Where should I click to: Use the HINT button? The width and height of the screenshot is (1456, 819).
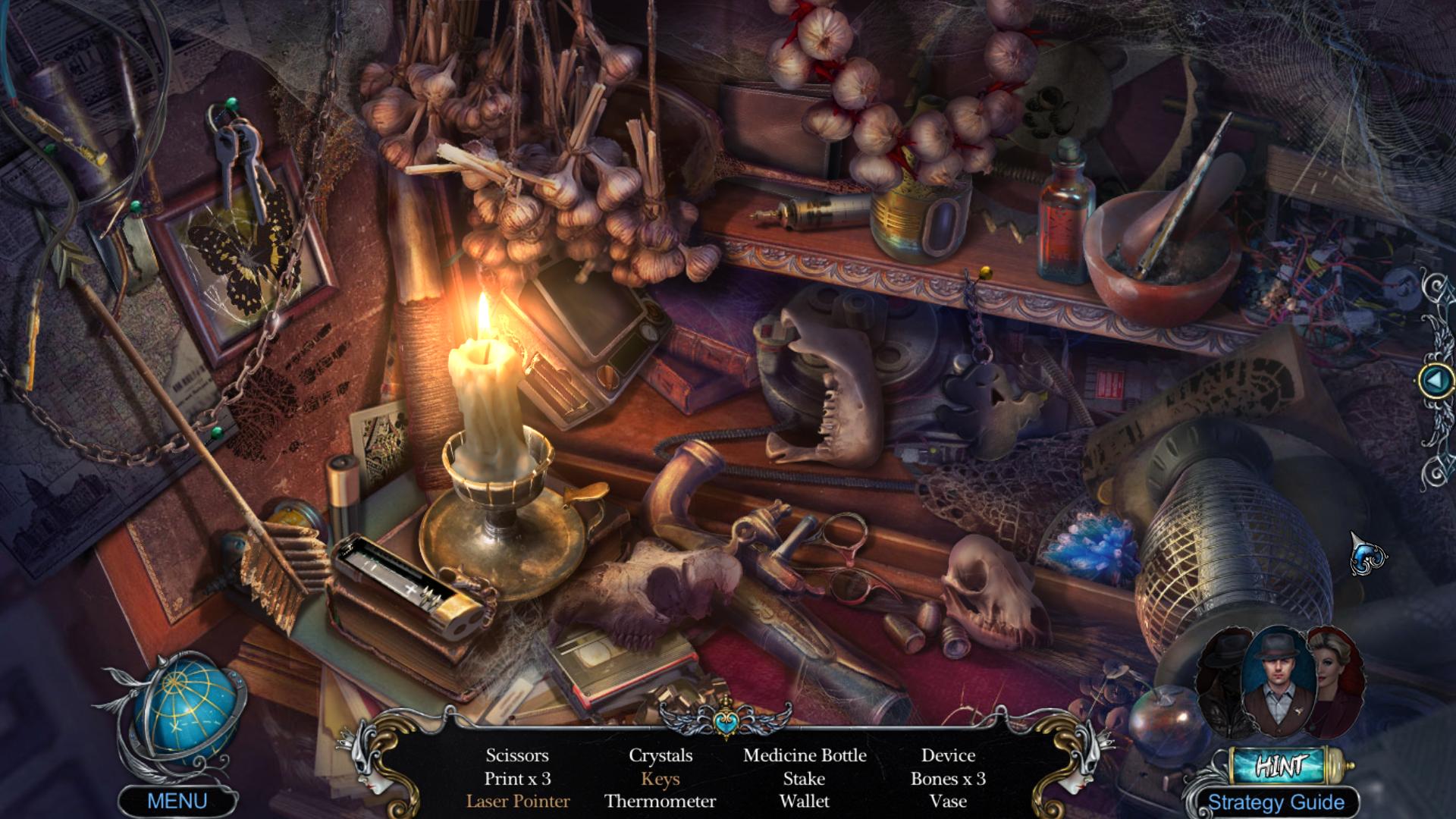(1281, 766)
